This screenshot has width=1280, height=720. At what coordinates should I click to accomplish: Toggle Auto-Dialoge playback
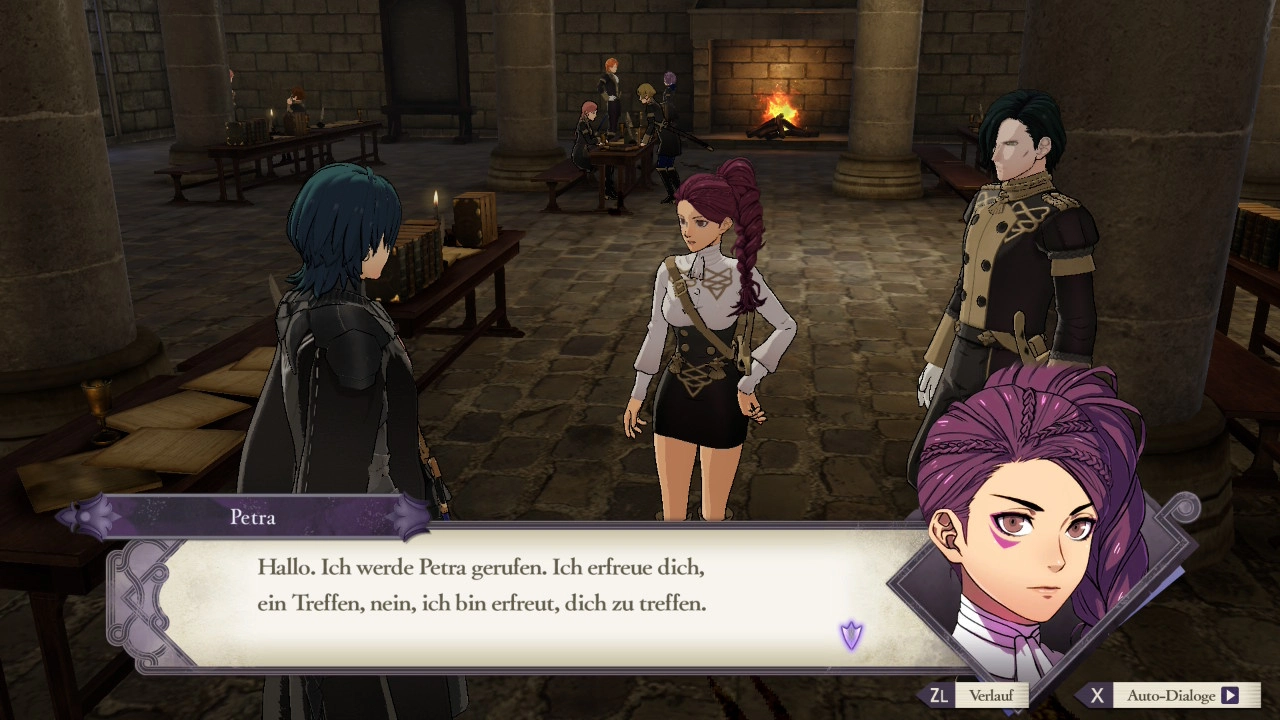click(1170, 695)
